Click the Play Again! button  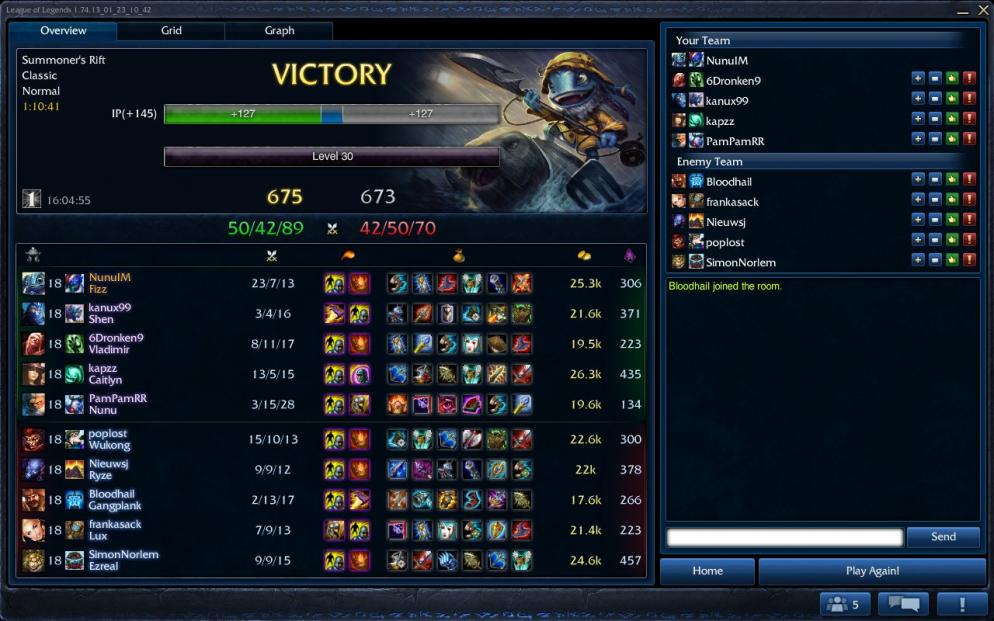pyautogui.click(x=872, y=571)
